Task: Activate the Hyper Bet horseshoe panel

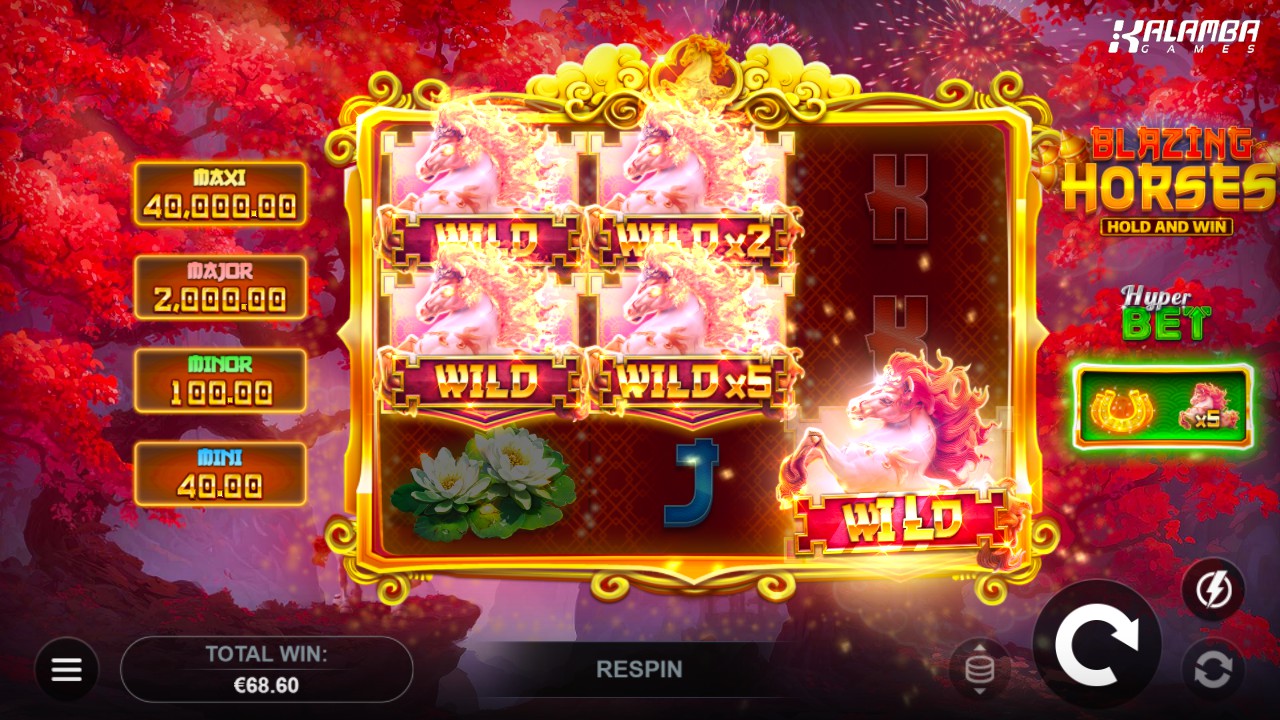Action: (x=1163, y=406)
